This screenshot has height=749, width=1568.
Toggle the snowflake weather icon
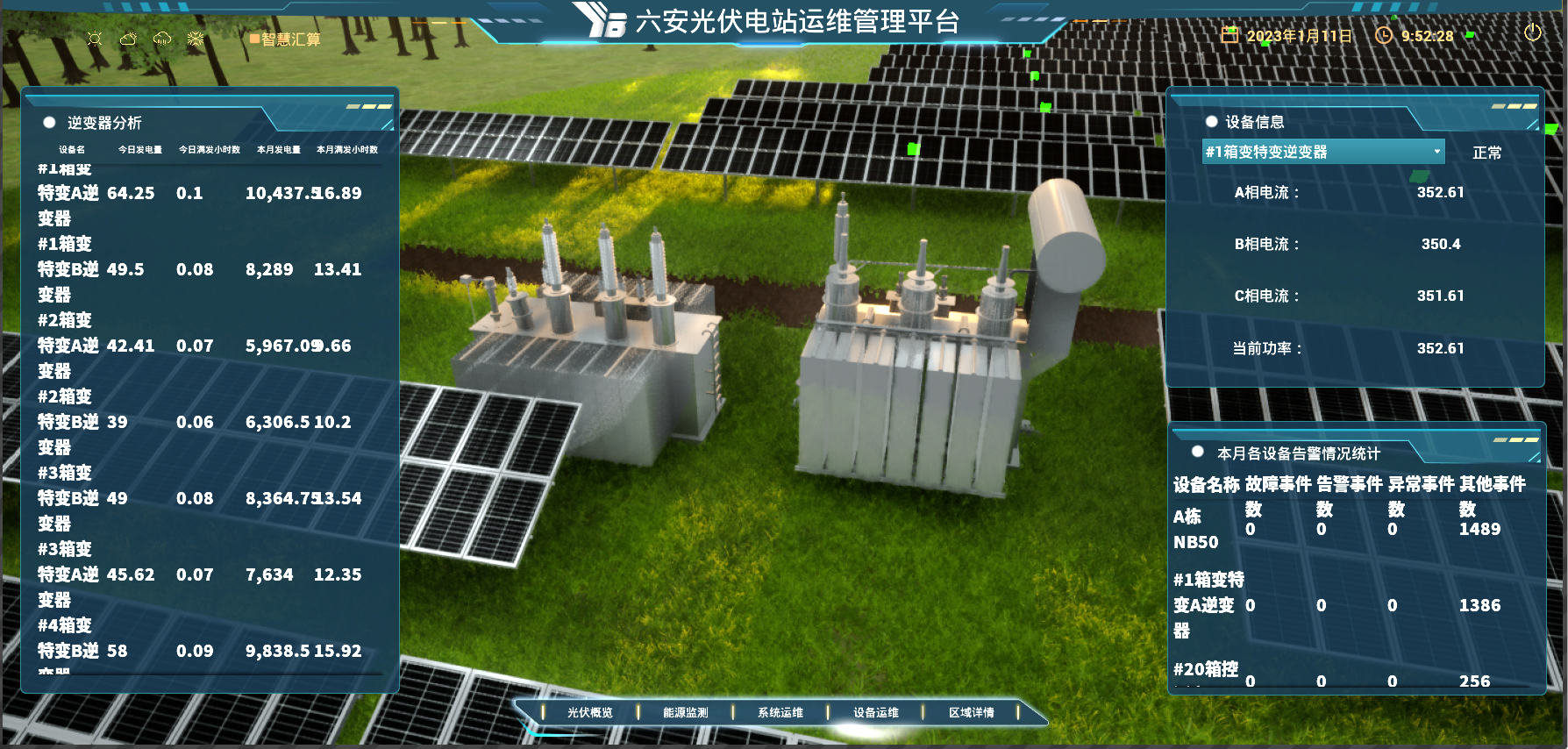tap(196, 39)
